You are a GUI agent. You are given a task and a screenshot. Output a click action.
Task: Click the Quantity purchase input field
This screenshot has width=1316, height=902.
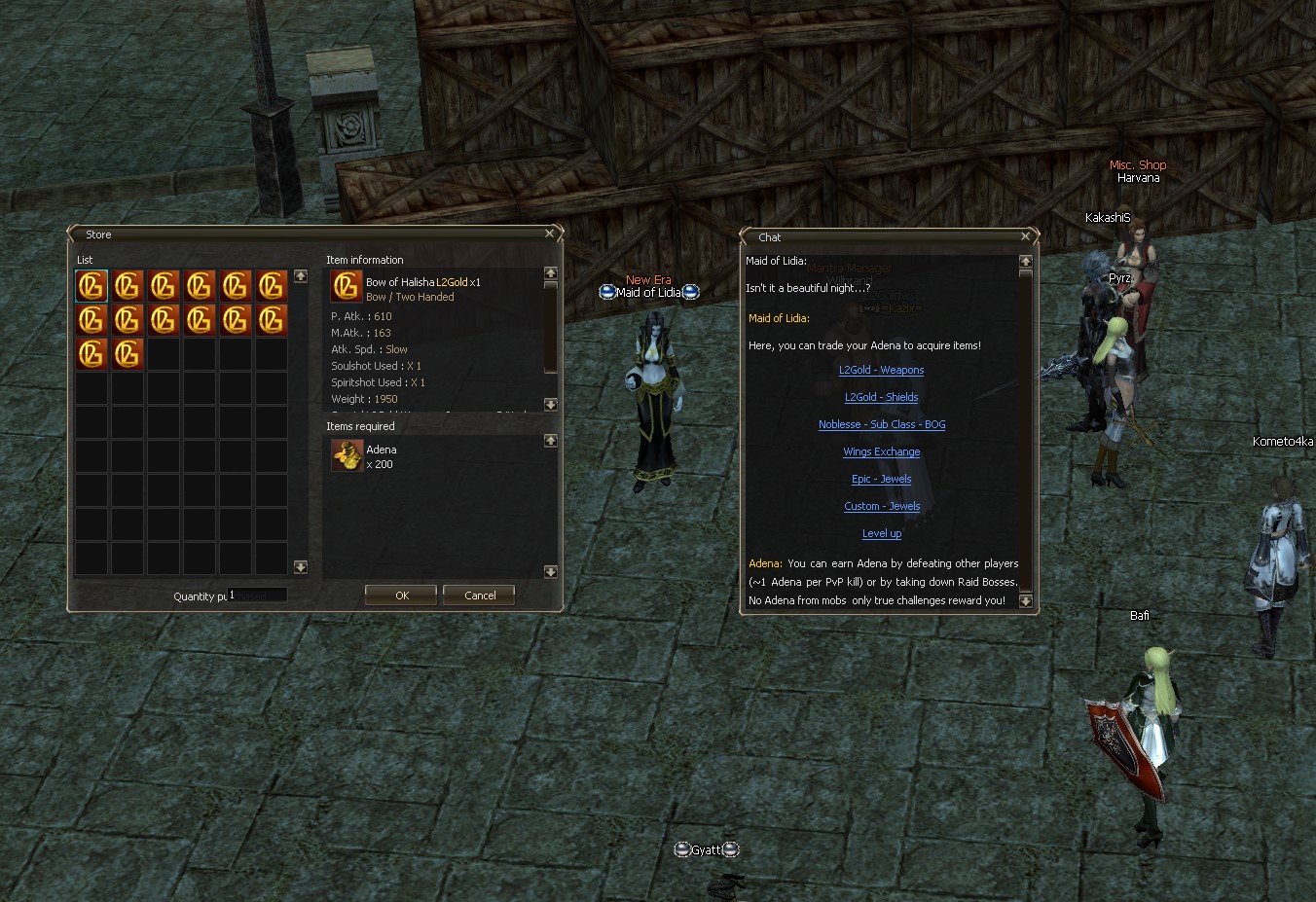257,595
